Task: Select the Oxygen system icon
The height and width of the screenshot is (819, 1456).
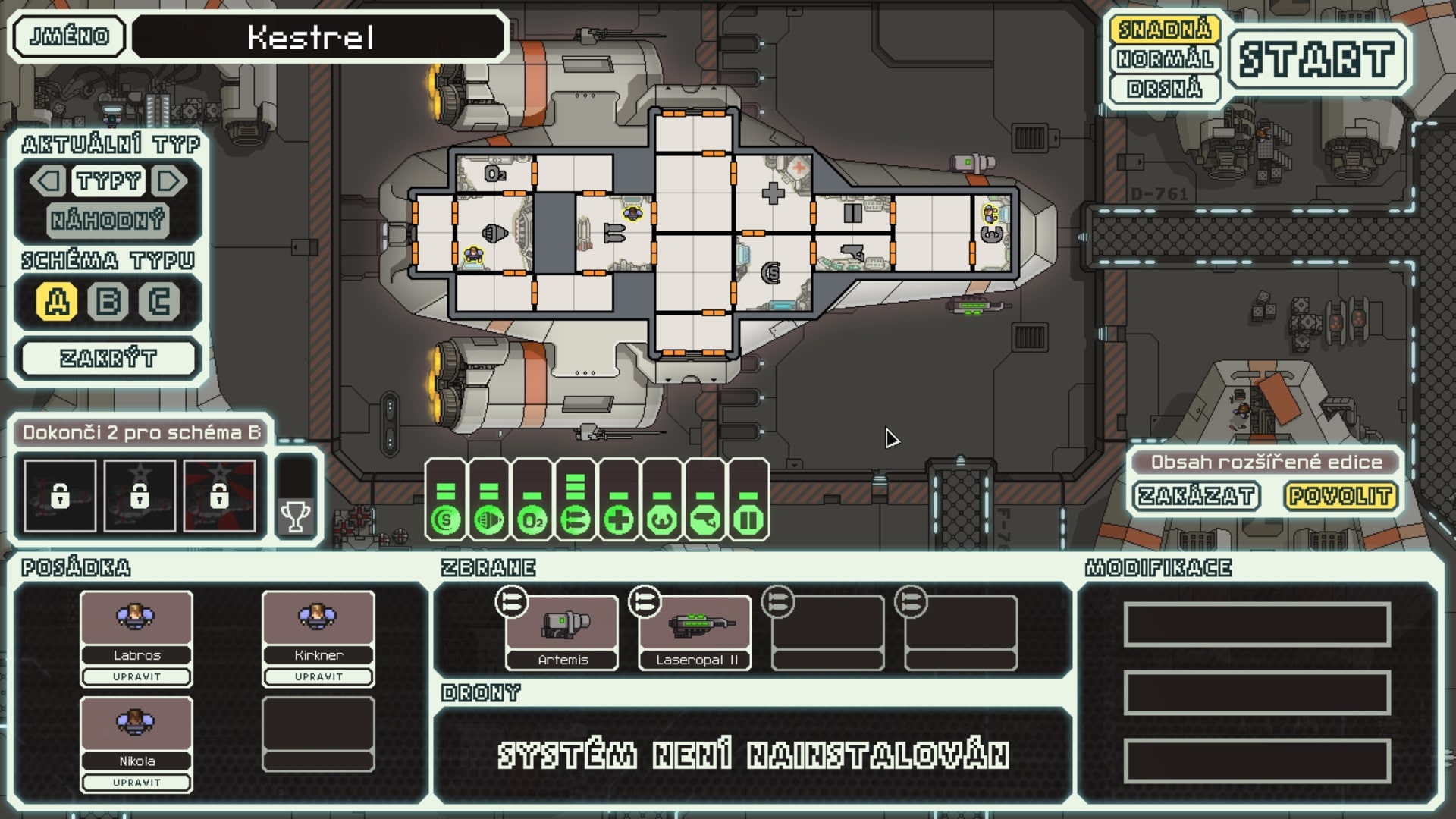Action: tap(533, 520)
